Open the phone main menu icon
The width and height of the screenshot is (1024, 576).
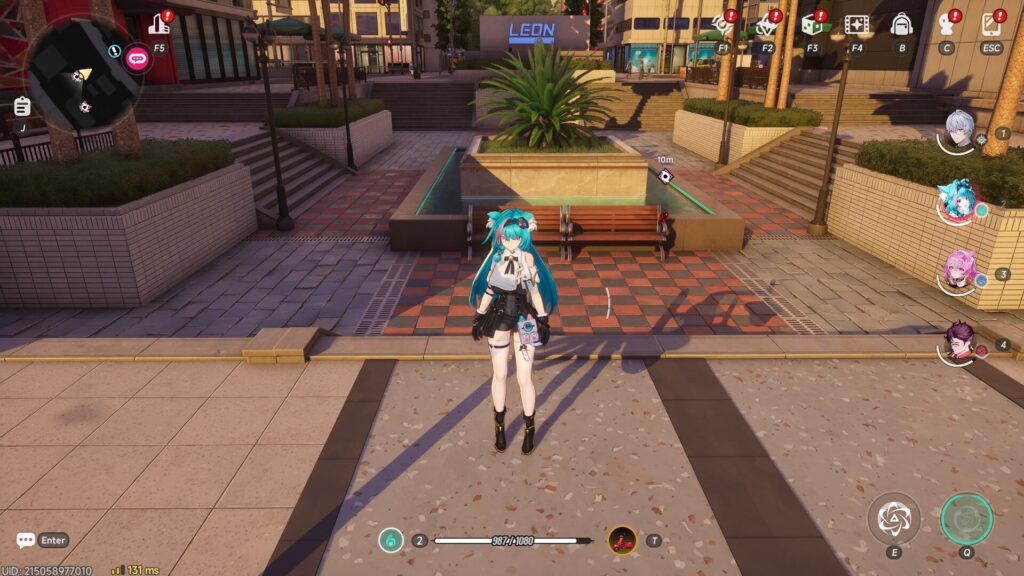tap(991, 24)
